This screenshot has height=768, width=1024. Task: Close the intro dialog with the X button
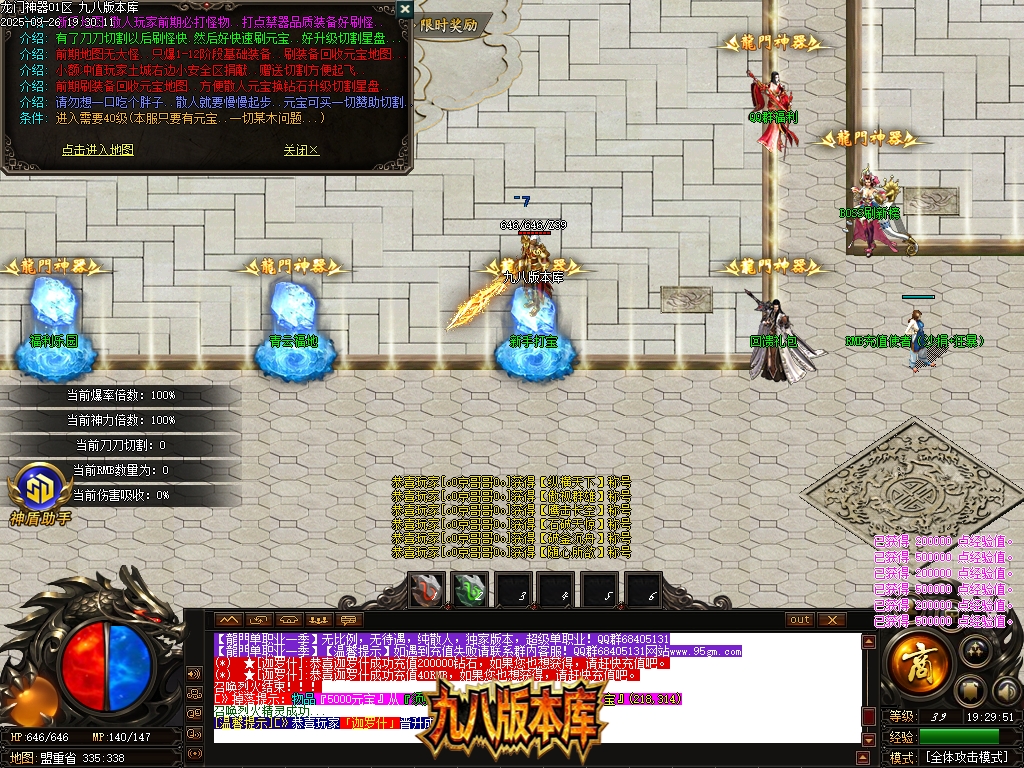(x=404, y=9)
